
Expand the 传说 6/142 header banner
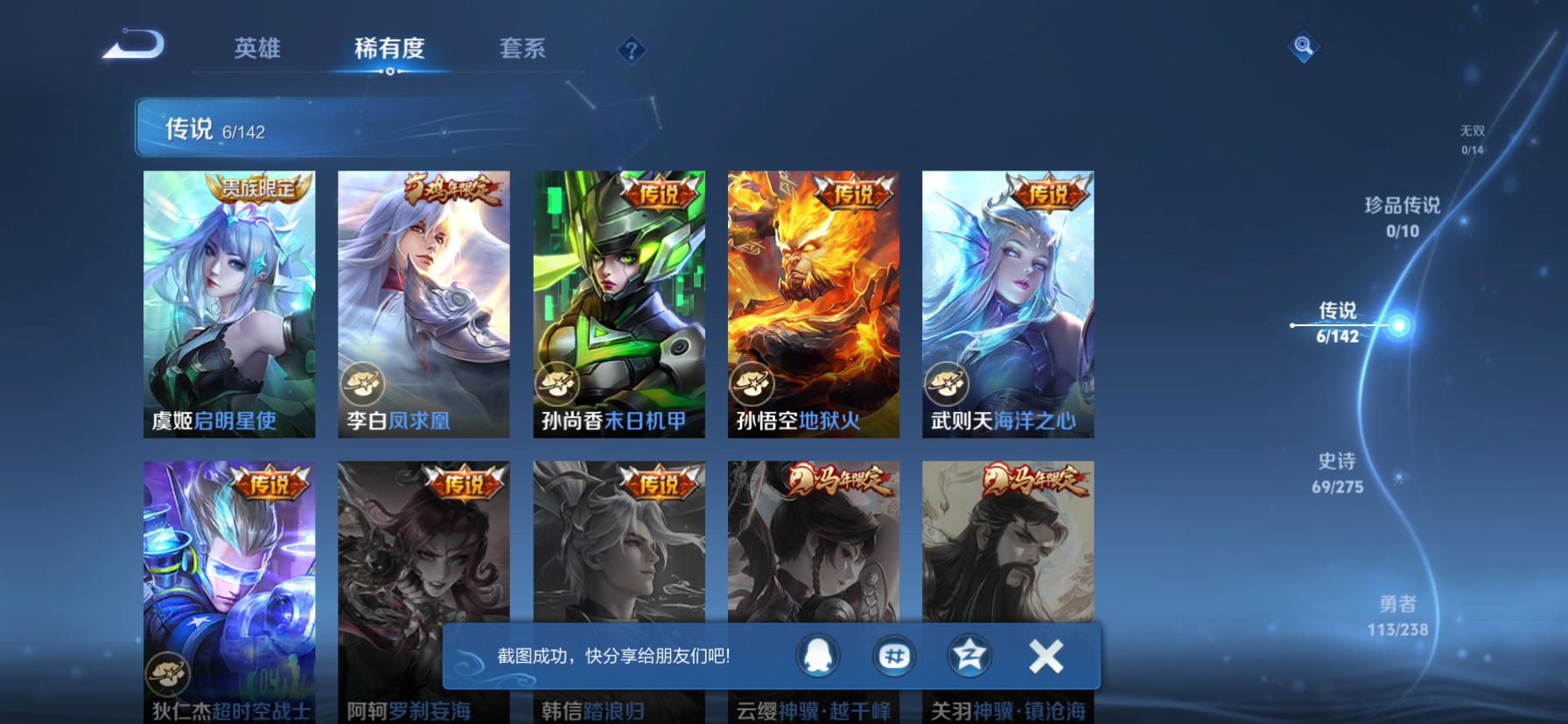click(x=212, y=129)
